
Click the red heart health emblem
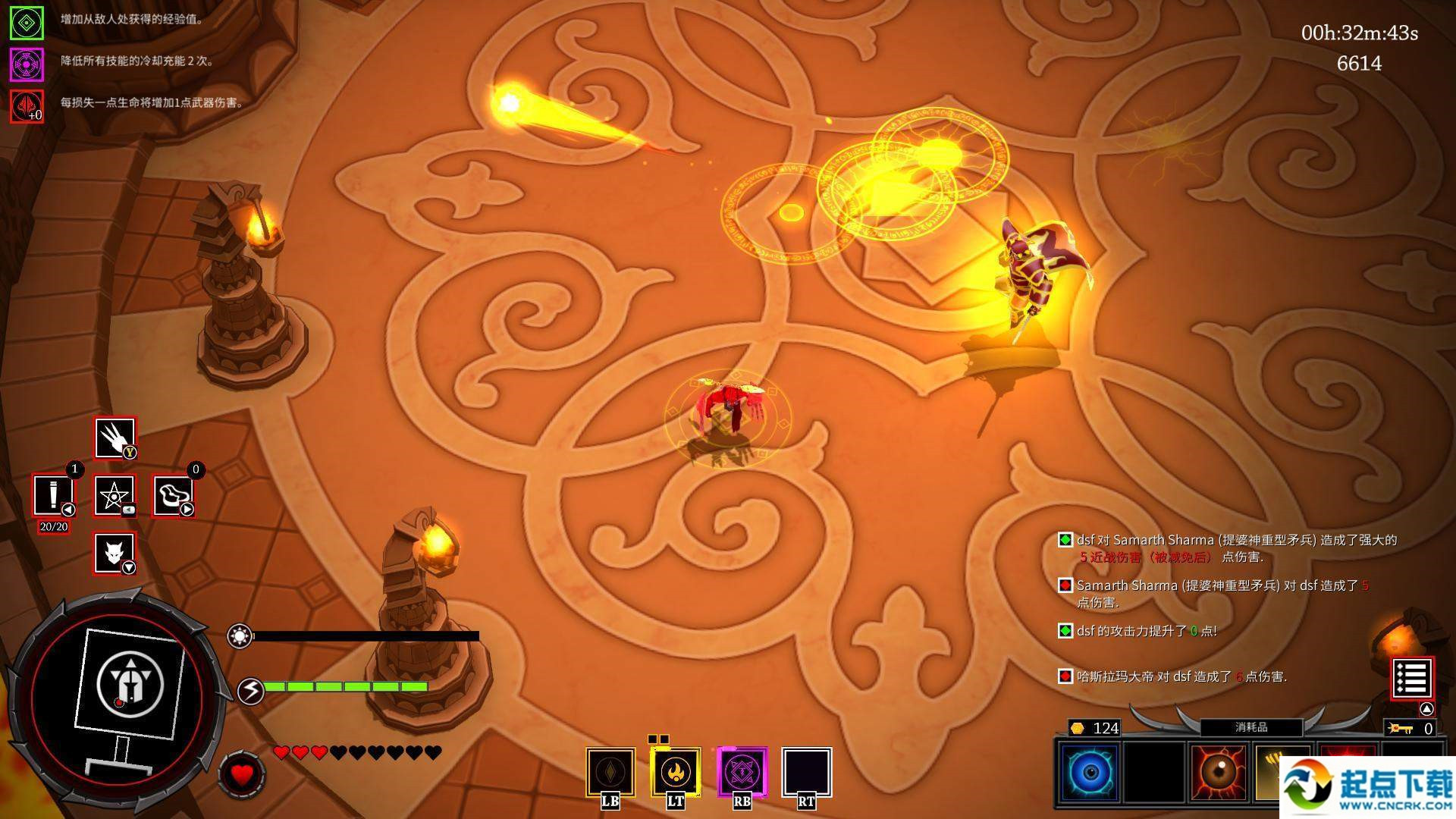click(242, 774)
